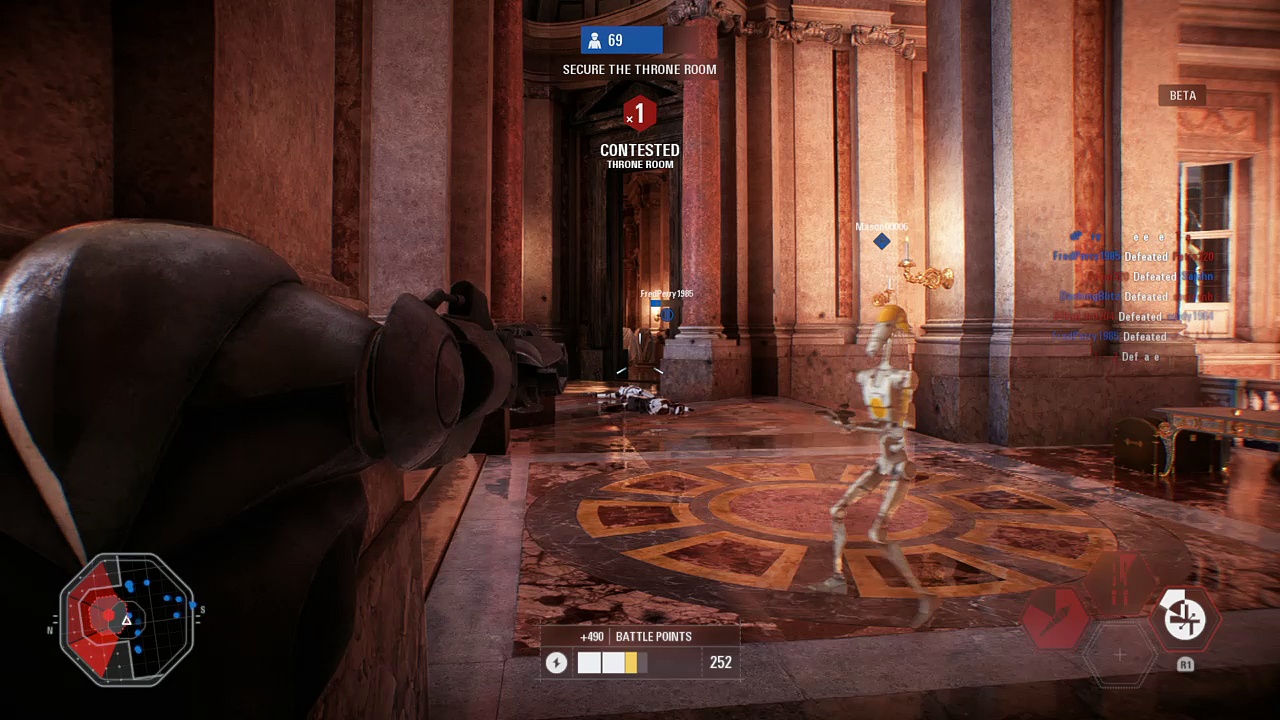Screen dimensions: 1280x720
Task: Activate the left red hexagon ability
Action: coord(1056,617)
